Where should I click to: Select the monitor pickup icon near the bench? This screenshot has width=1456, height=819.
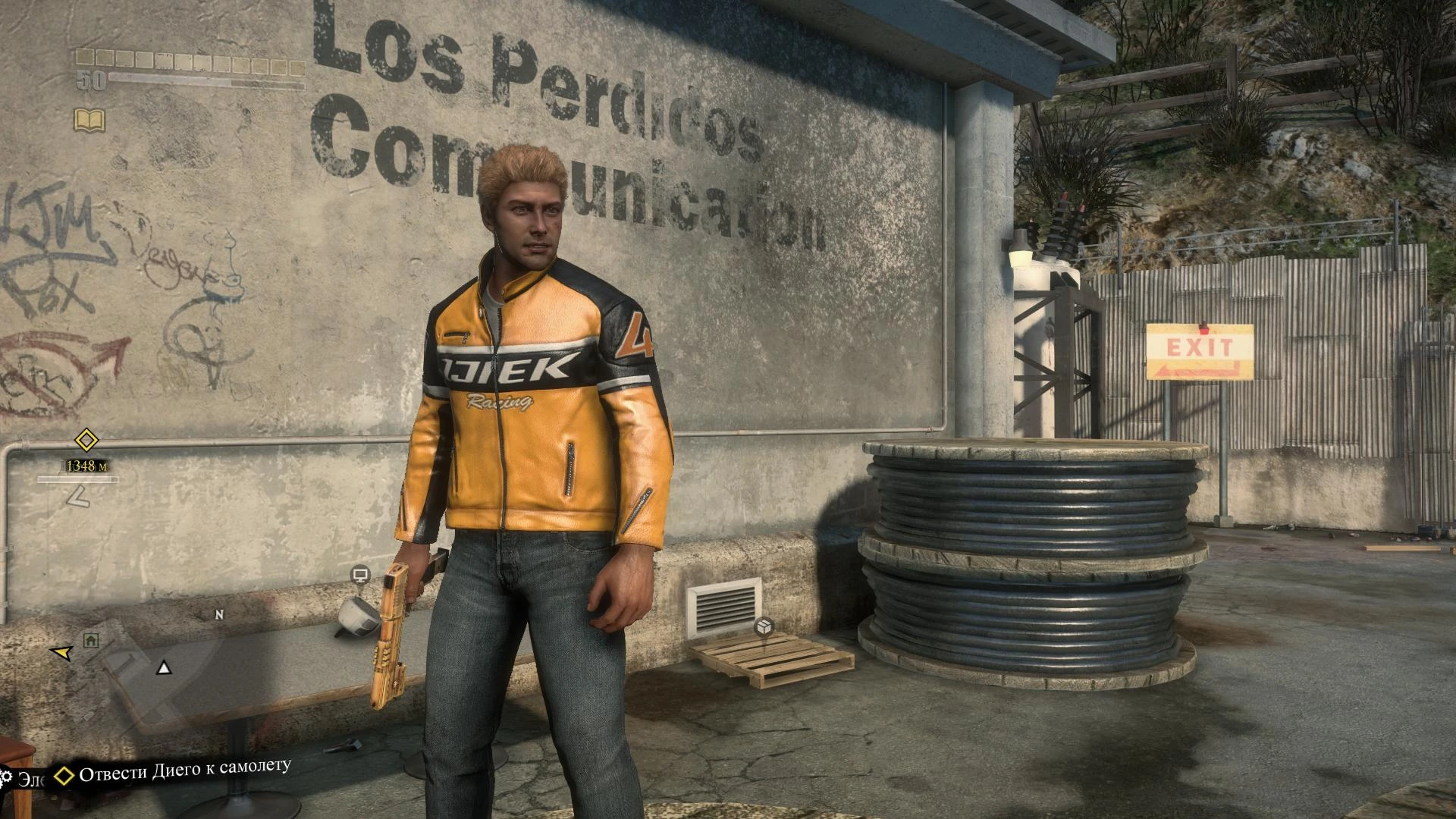pyautogui.click(x=362, y=573)
